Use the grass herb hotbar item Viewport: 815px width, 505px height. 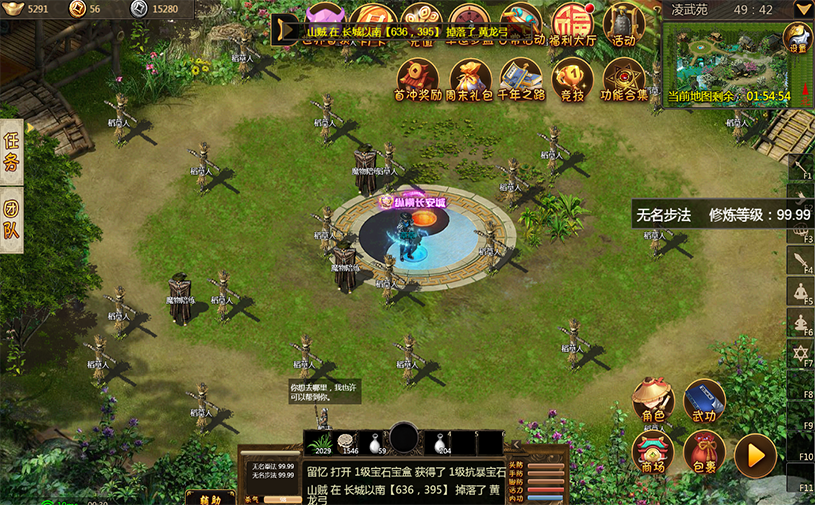(x=321, y=441)
